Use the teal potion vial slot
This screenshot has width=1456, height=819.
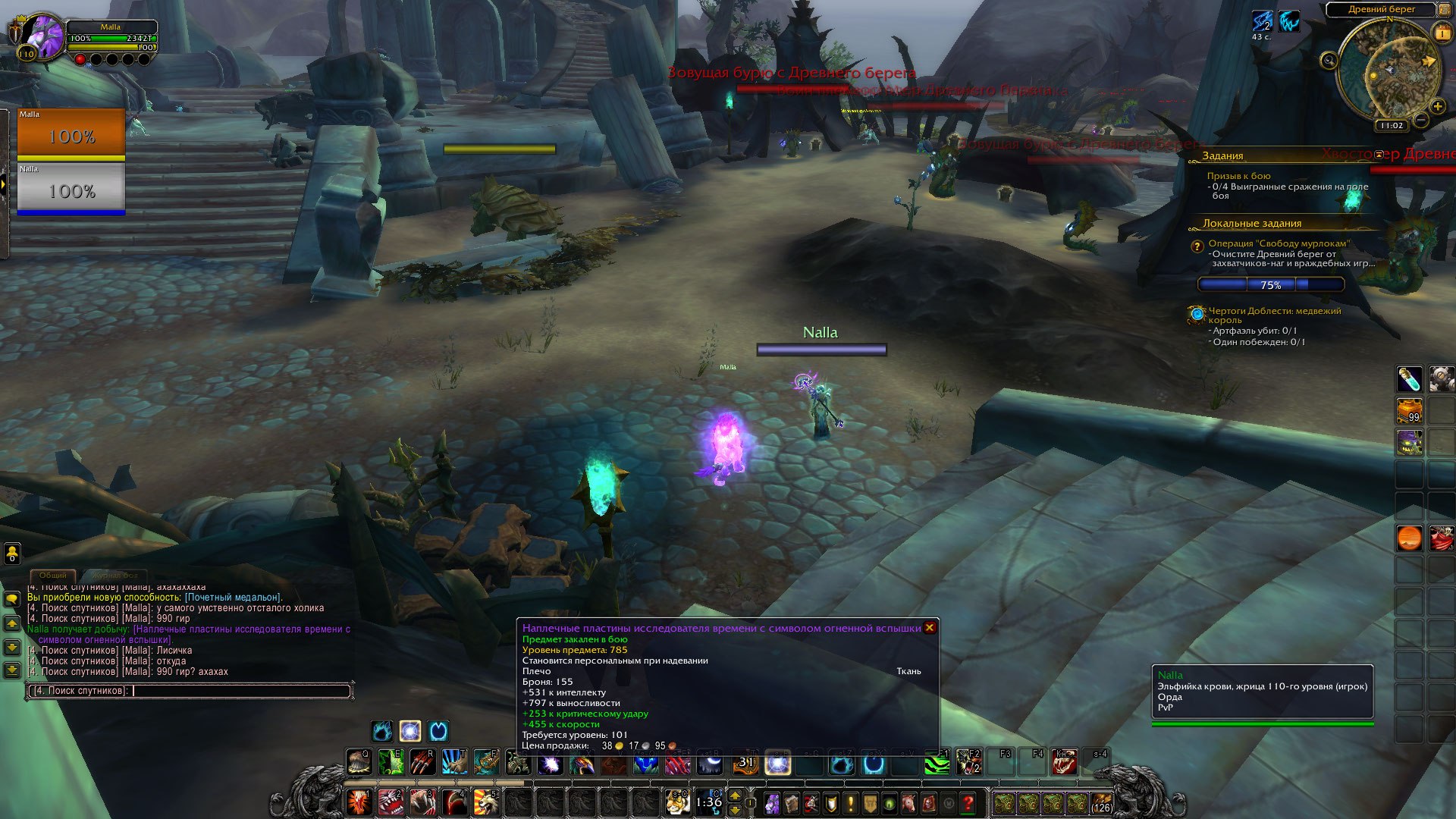point(1409,379)
